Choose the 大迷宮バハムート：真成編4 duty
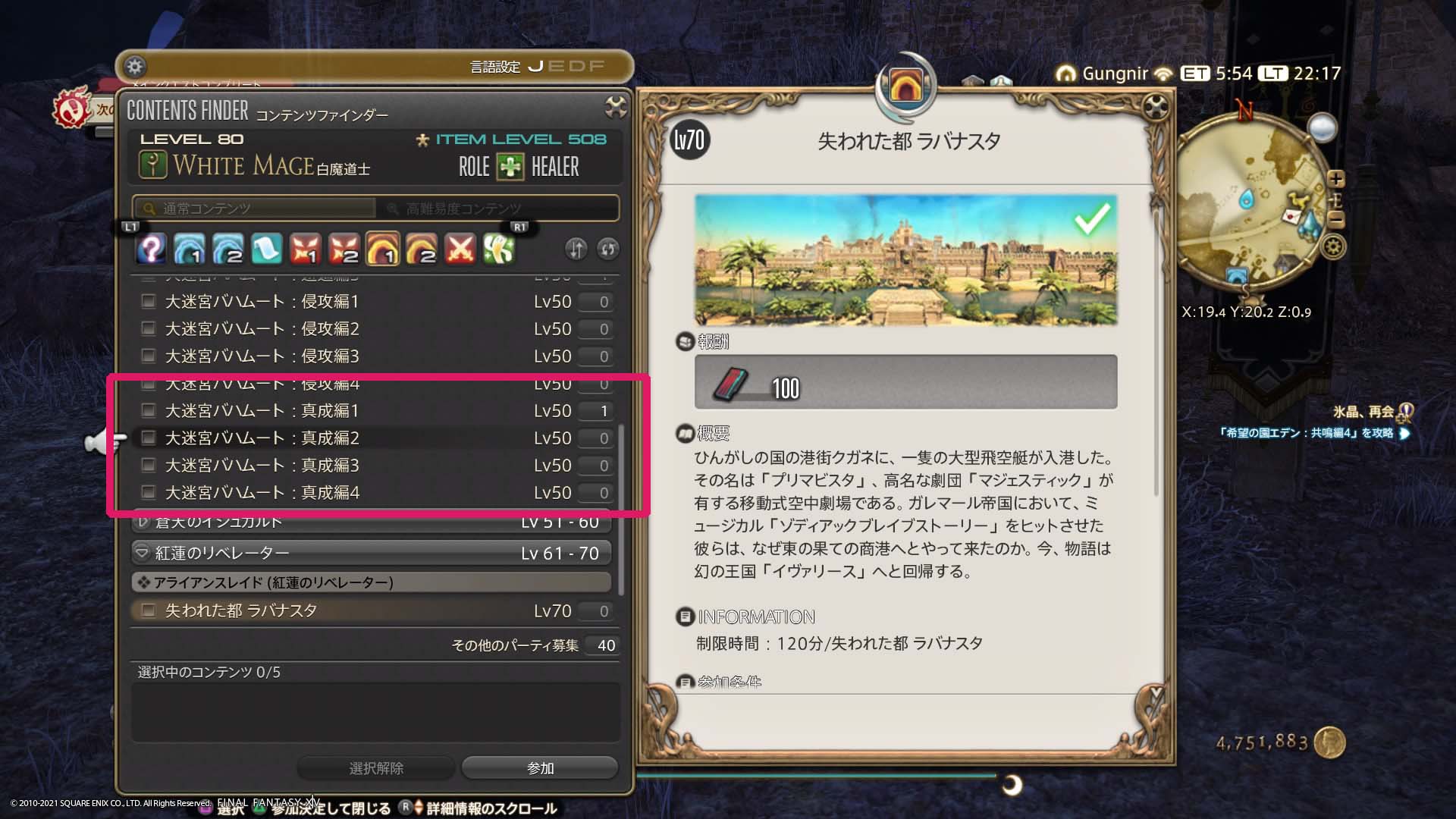This screenshot has height=819, width=1456. pos(262,493)
